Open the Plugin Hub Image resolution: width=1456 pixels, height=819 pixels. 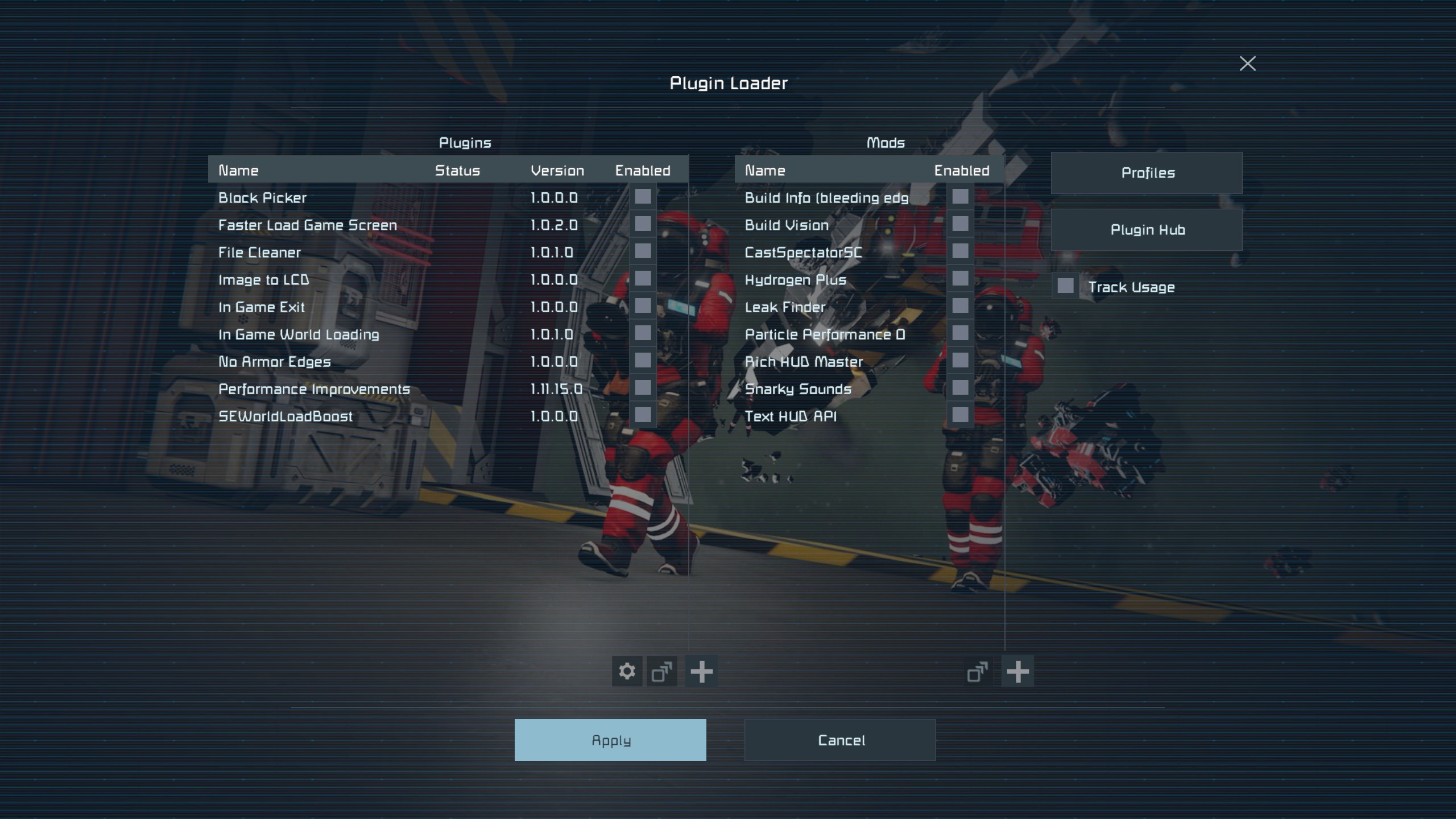coord(1147,230)
